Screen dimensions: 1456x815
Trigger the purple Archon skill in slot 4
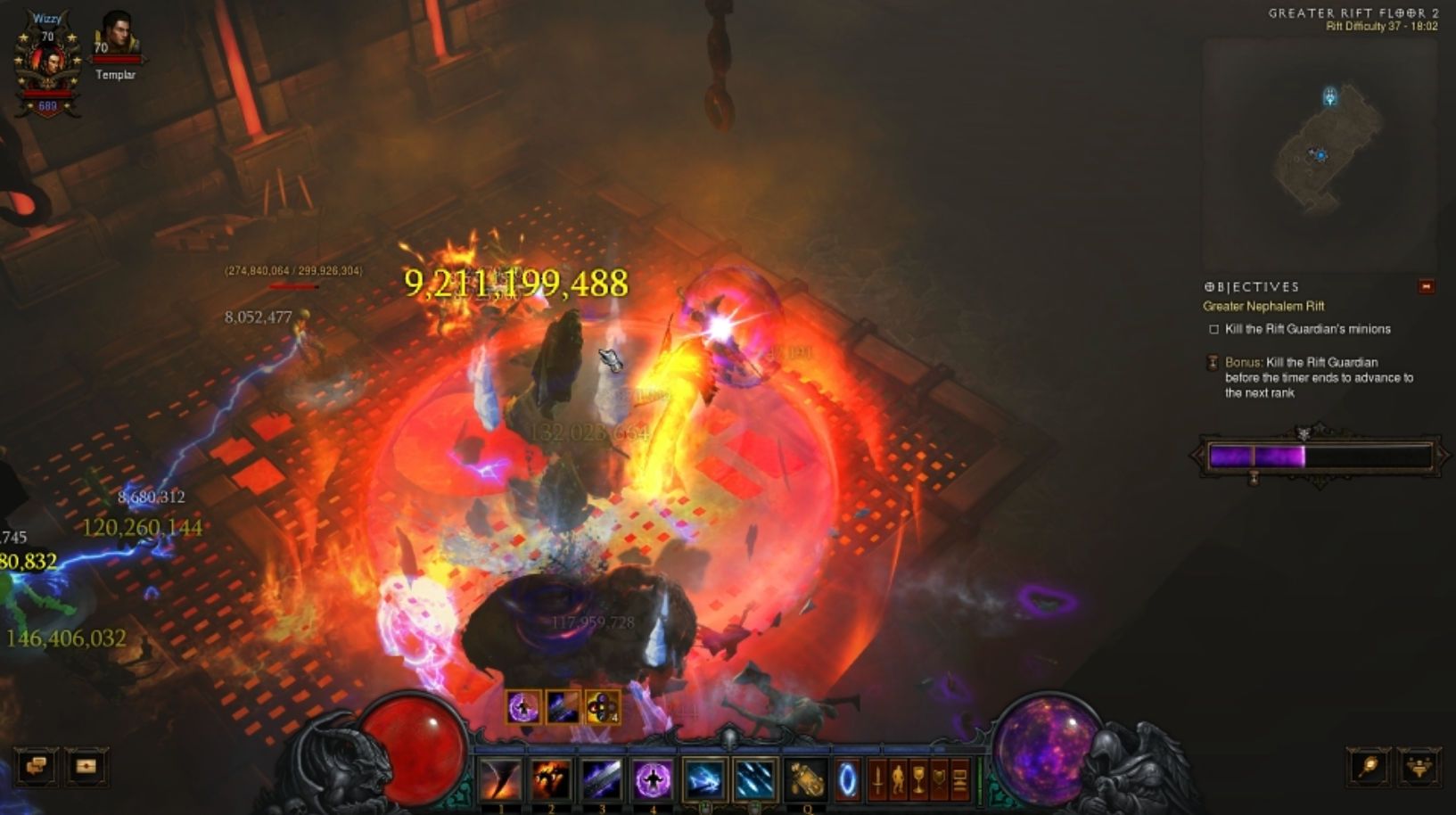click(x=653, y=778)
